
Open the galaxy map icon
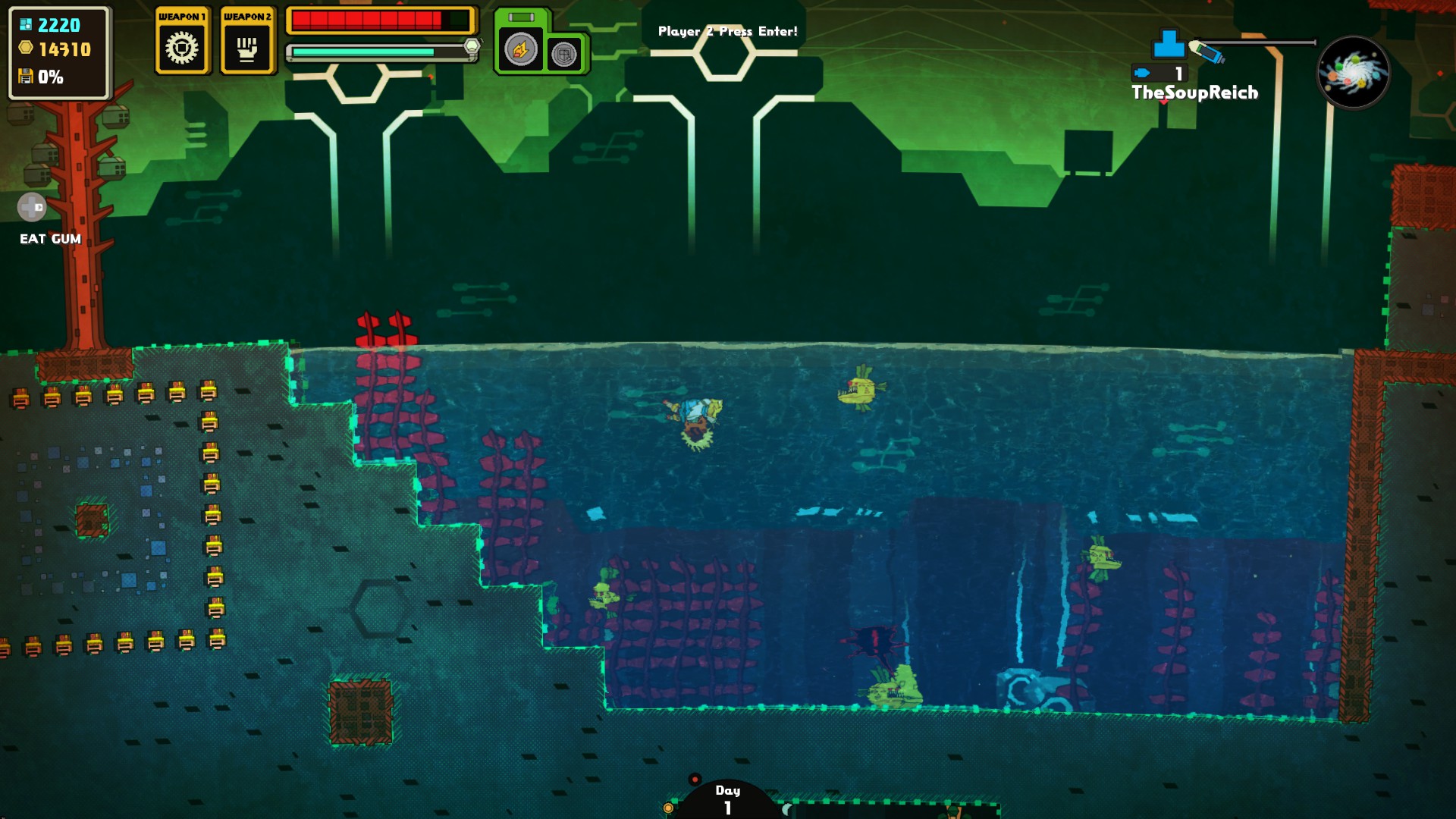(x=1354, y=73)
